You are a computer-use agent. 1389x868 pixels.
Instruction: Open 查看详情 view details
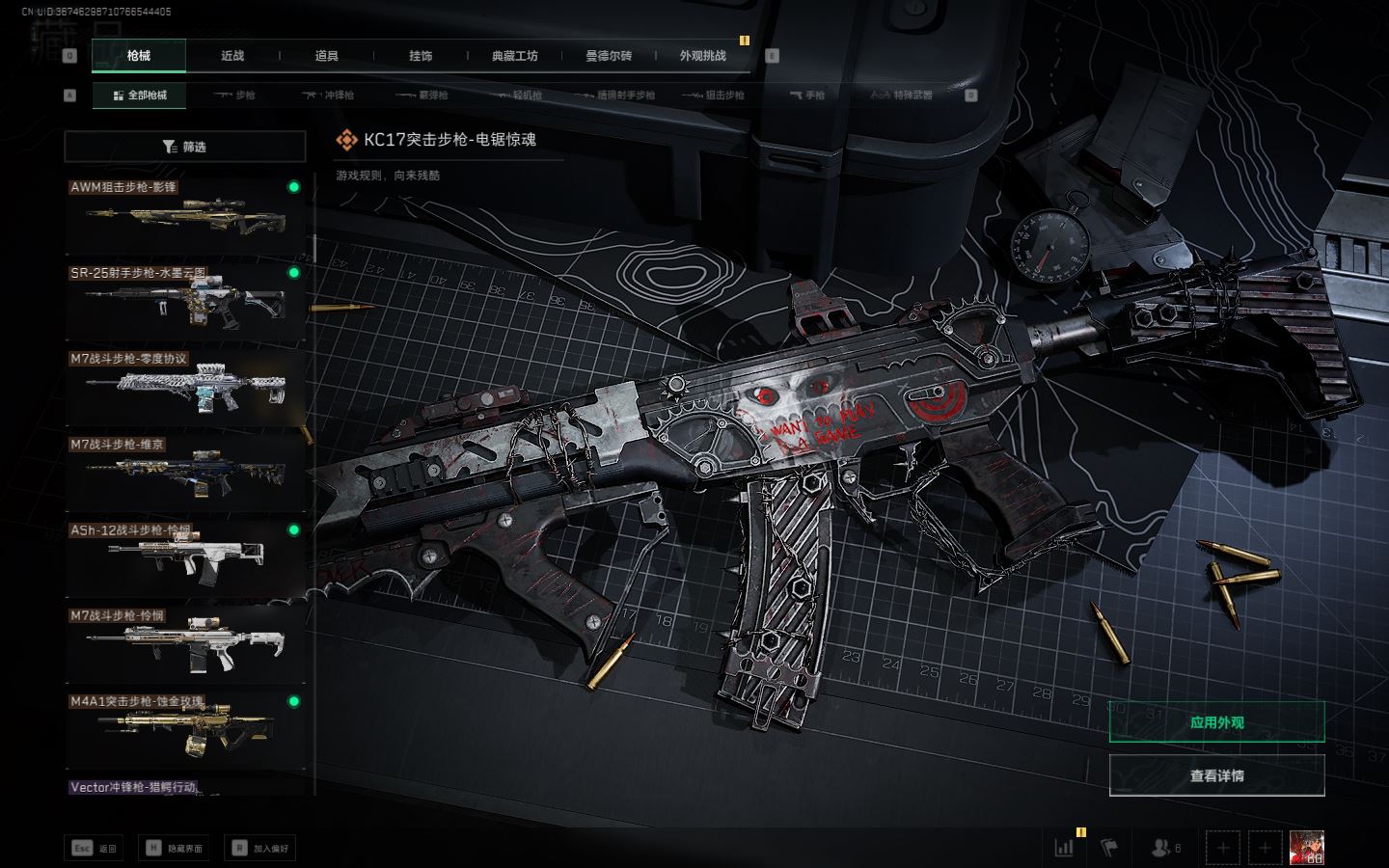pos(1216,775)
